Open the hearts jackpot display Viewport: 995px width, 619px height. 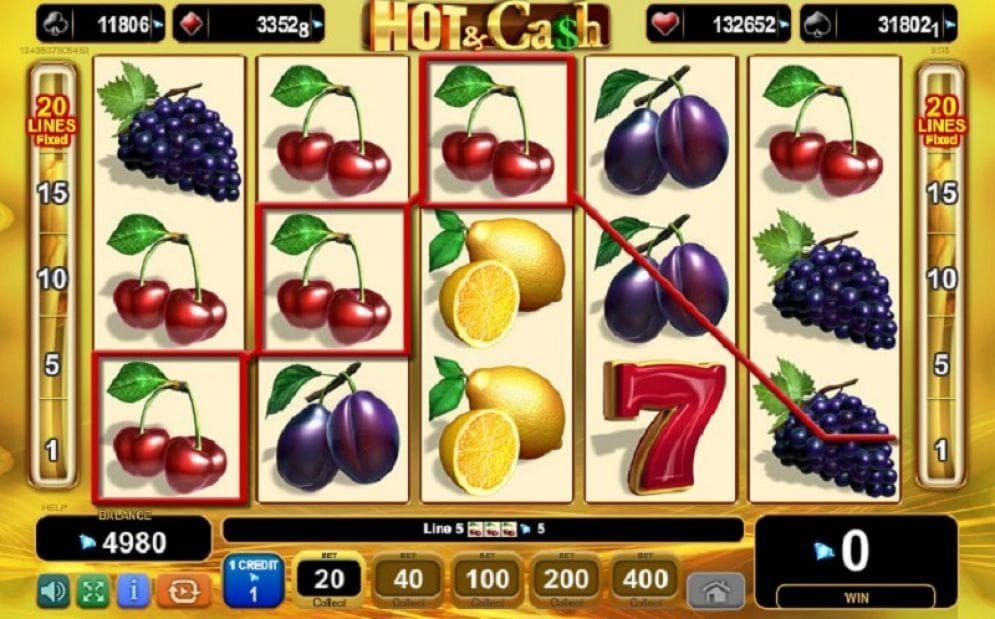(x=718, y=23)
